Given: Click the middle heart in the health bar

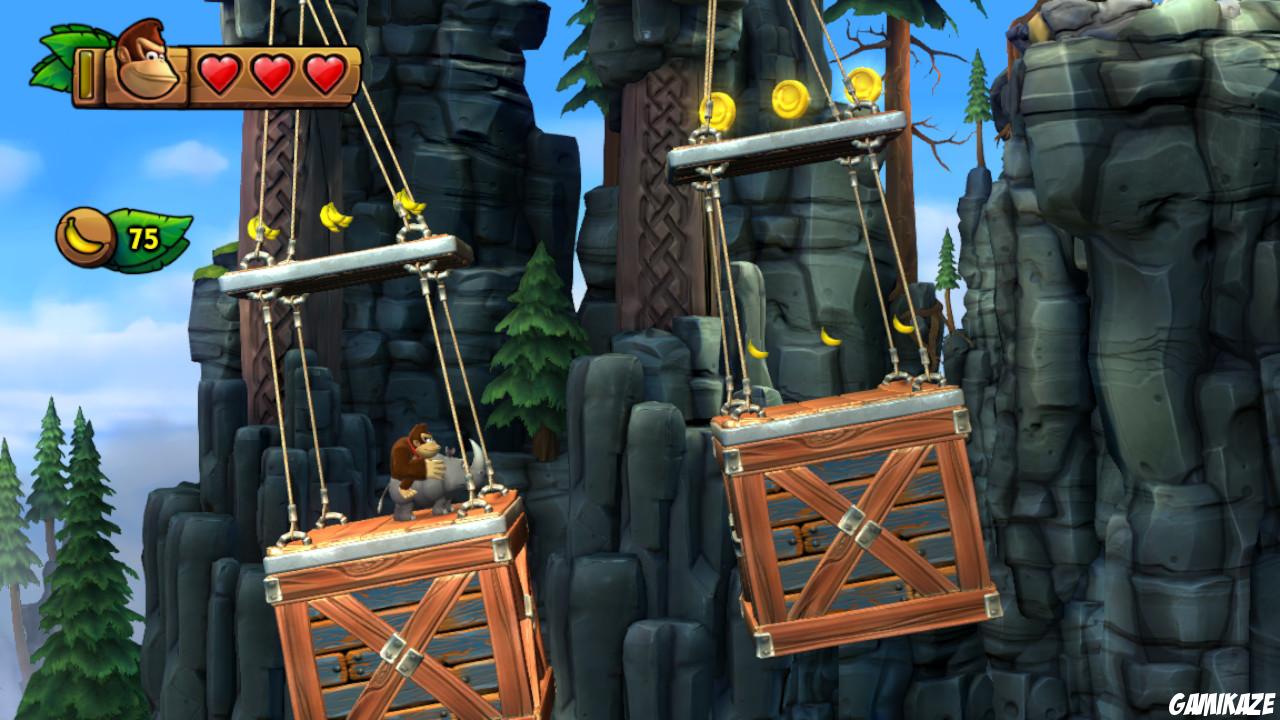Looking at the screenshot, I should click(270, 72).
